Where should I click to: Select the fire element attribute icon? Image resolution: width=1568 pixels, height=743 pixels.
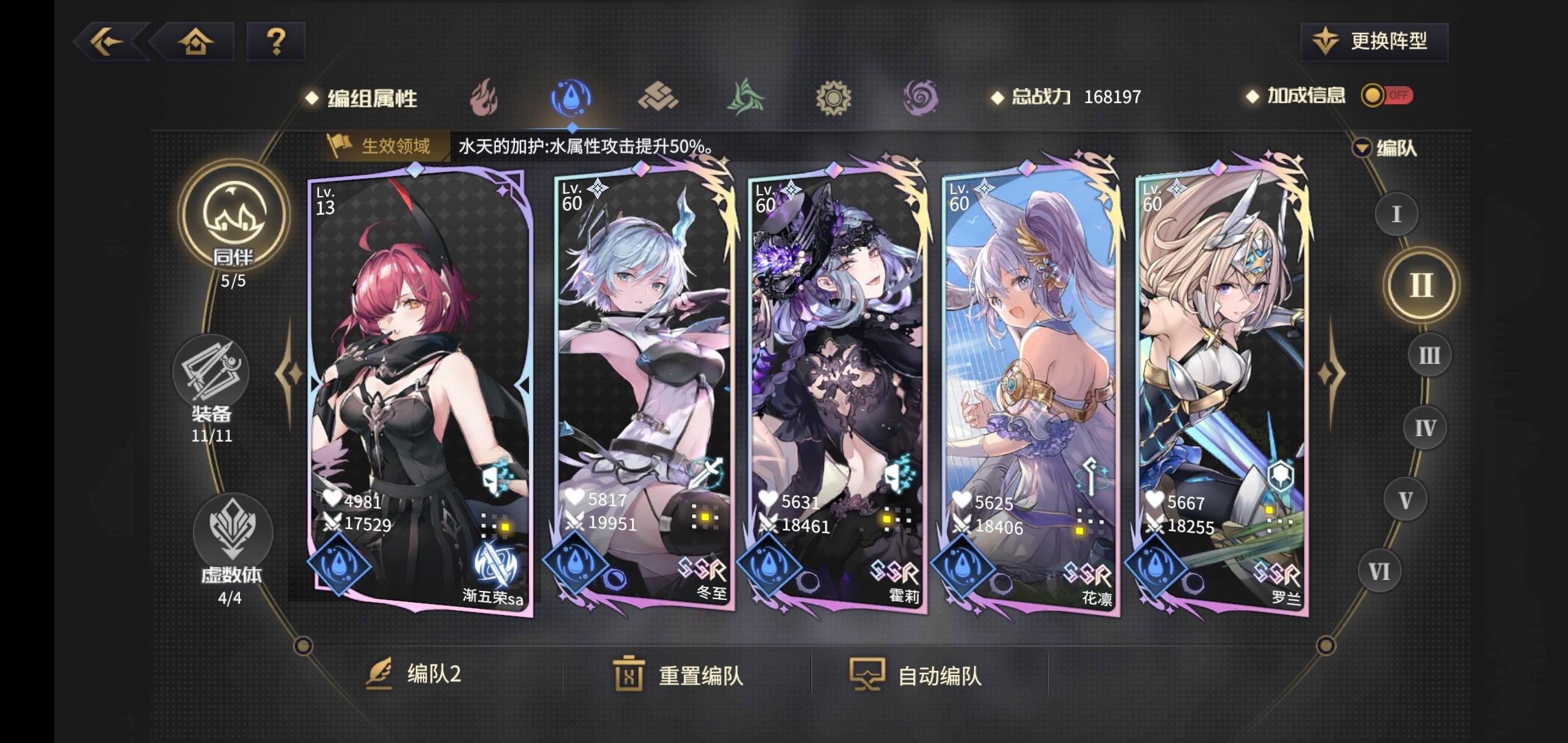(486, 96)
